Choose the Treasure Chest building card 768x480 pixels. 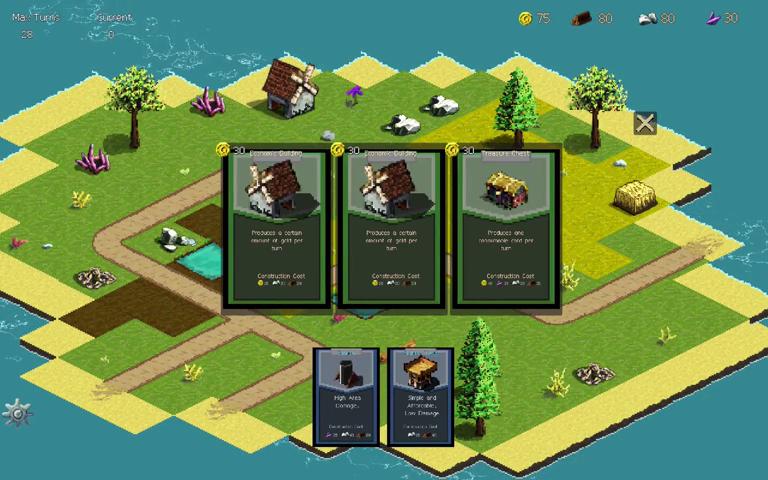pyautogui.click(x=504, y=226)
